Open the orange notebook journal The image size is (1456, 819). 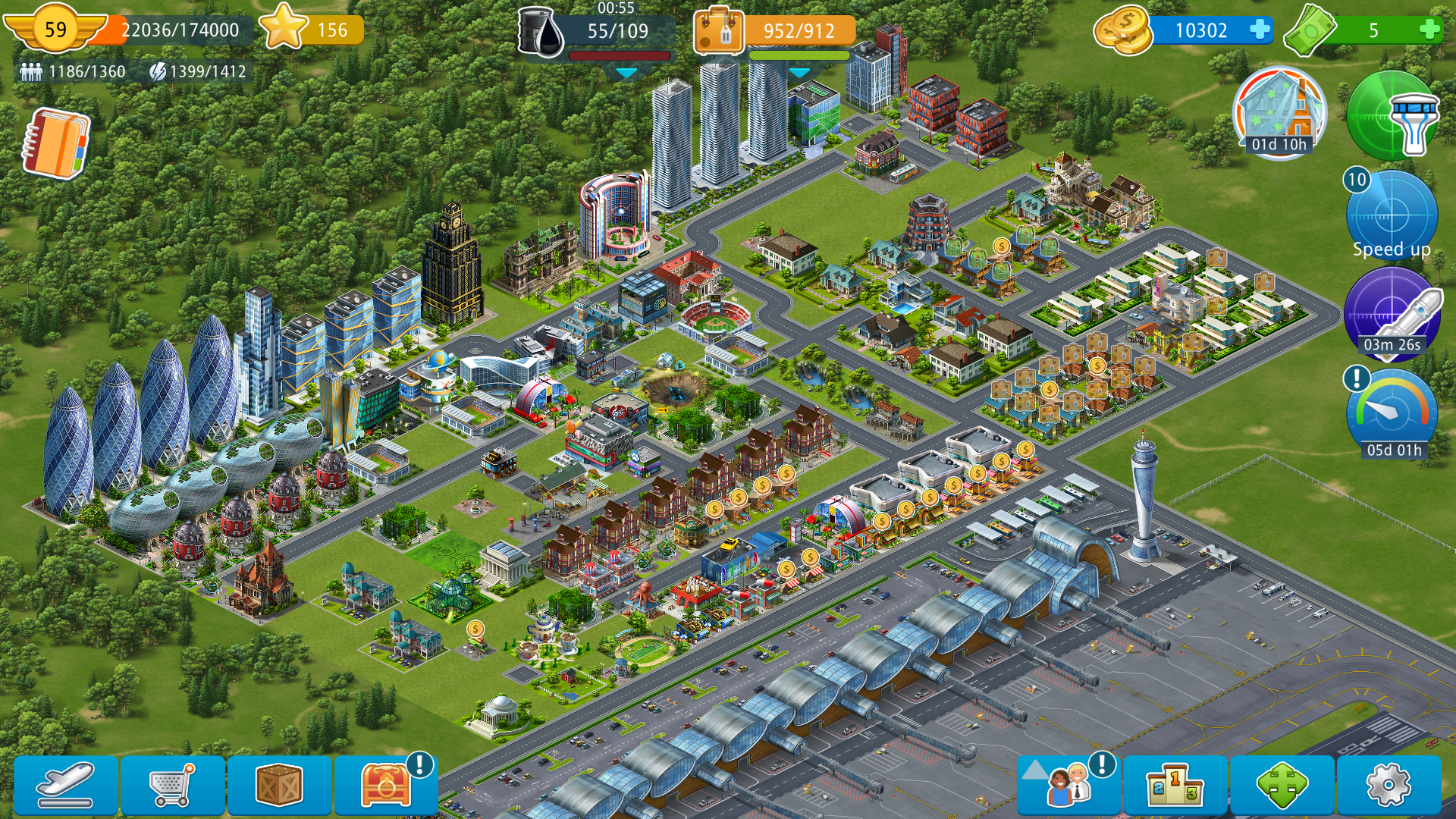pyautogui.click(x=56, y=143)
